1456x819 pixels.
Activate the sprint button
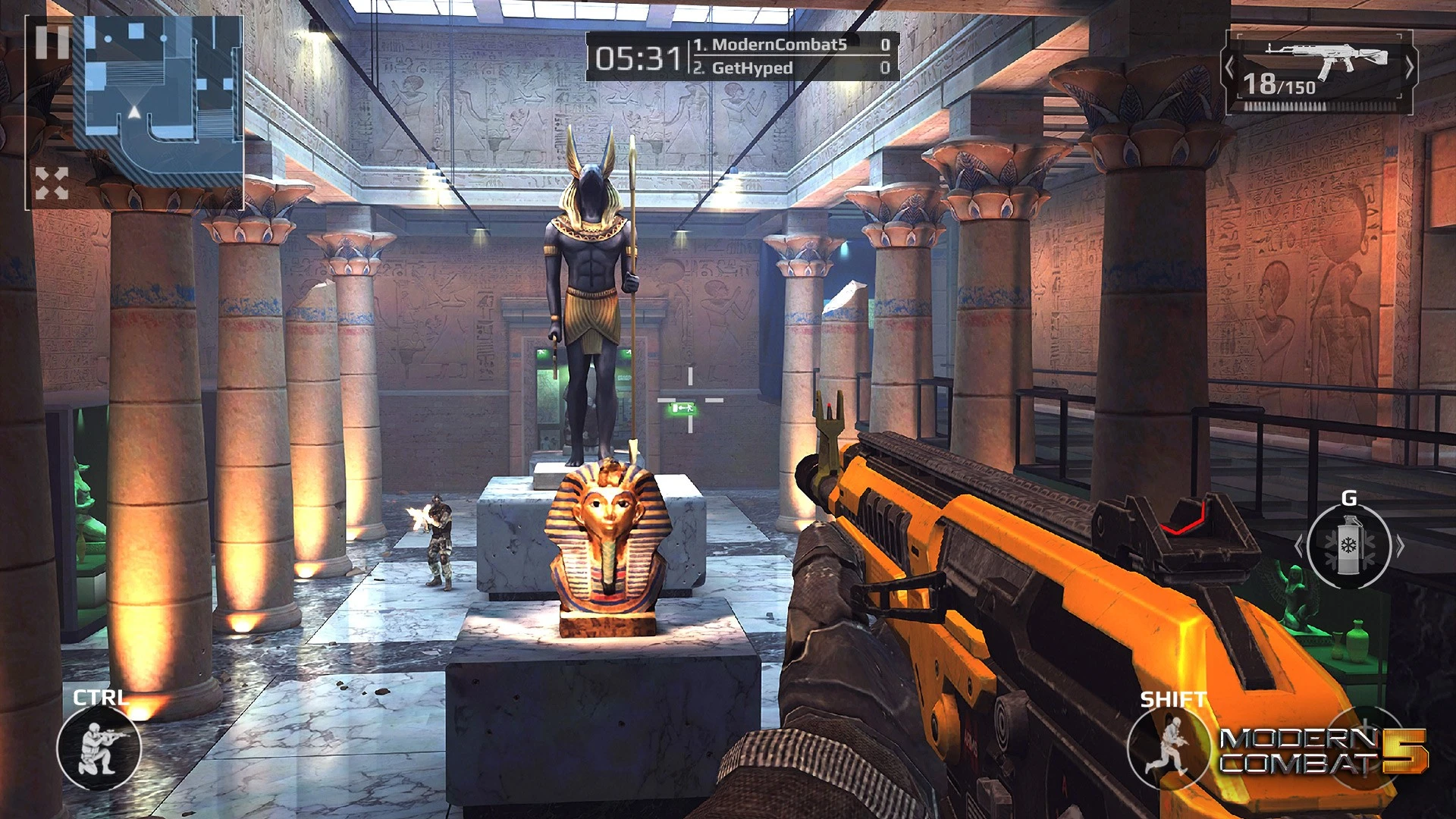pos(1168,748)
